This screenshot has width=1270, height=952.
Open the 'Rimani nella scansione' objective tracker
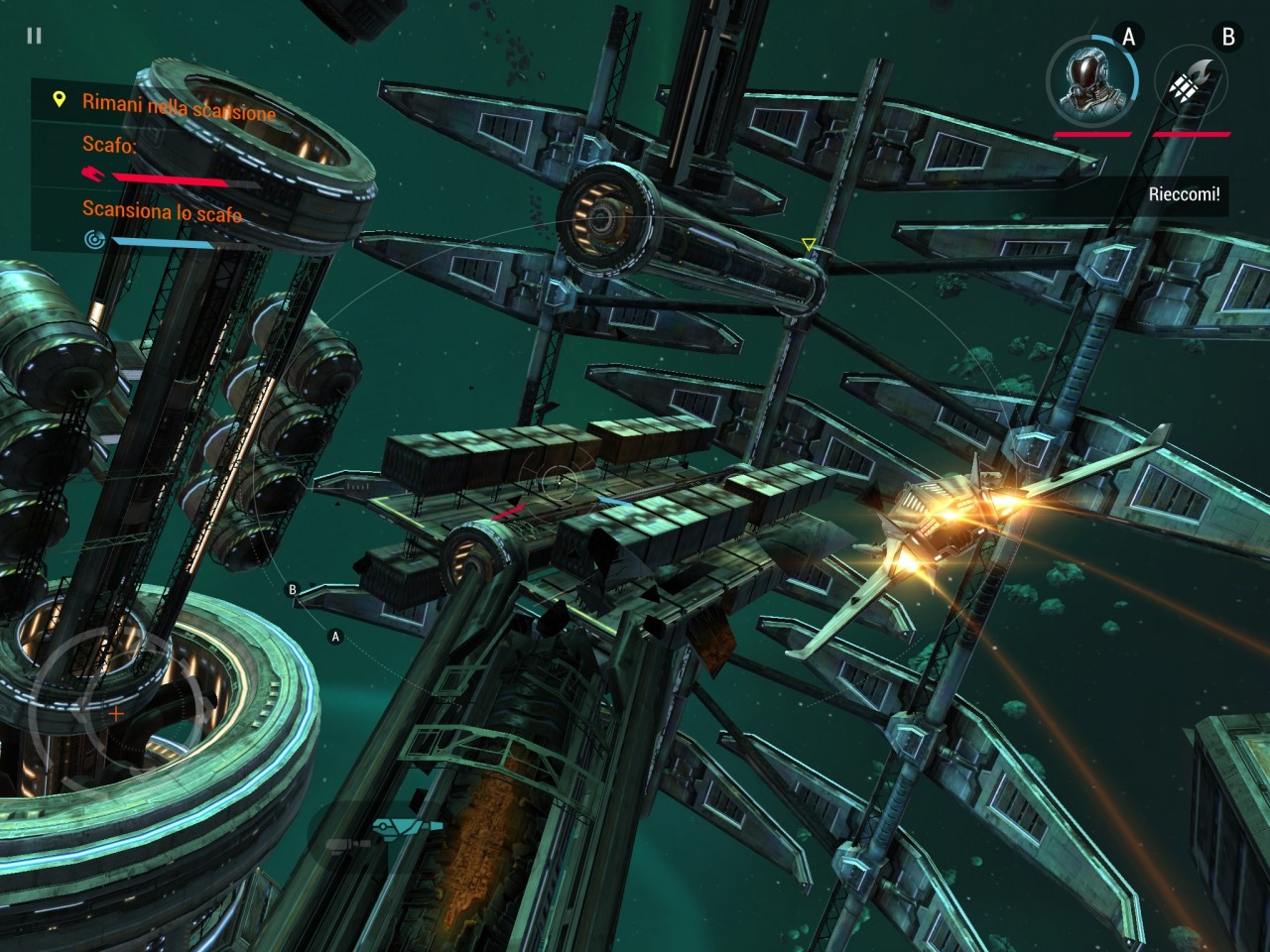[x=166, y=104]
